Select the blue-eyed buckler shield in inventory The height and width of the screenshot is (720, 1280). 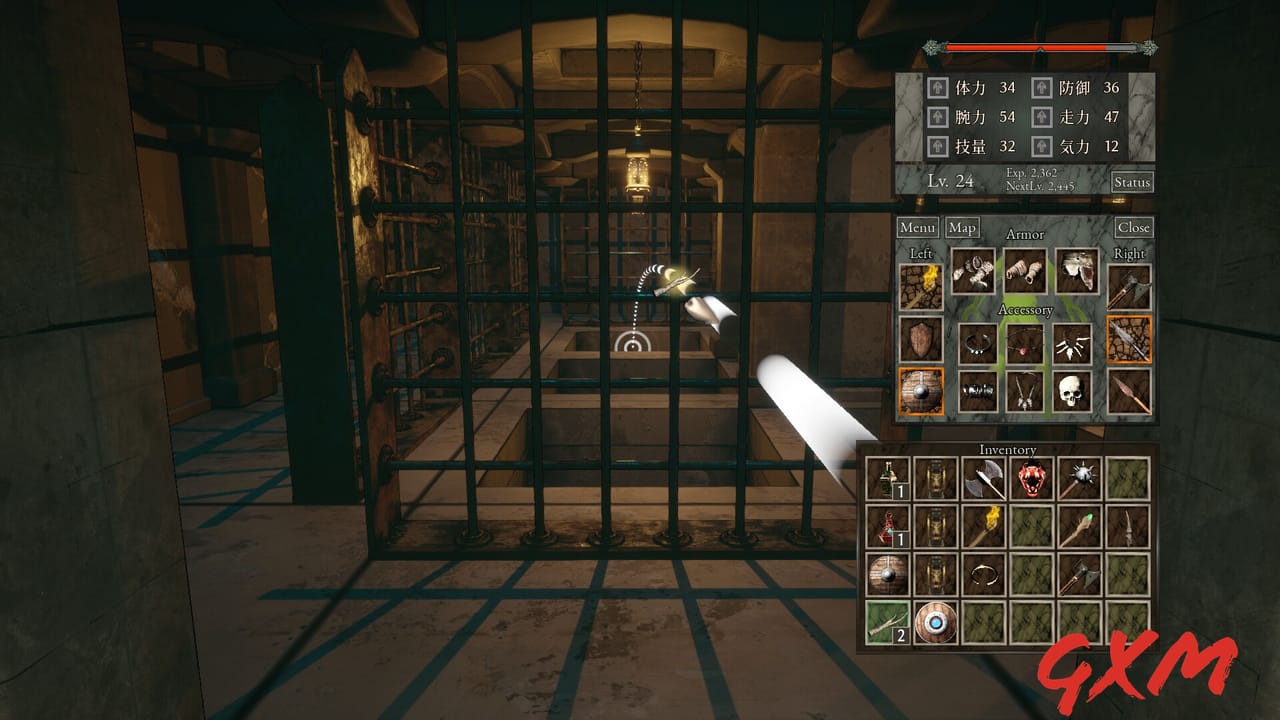(x=936, y=622)
